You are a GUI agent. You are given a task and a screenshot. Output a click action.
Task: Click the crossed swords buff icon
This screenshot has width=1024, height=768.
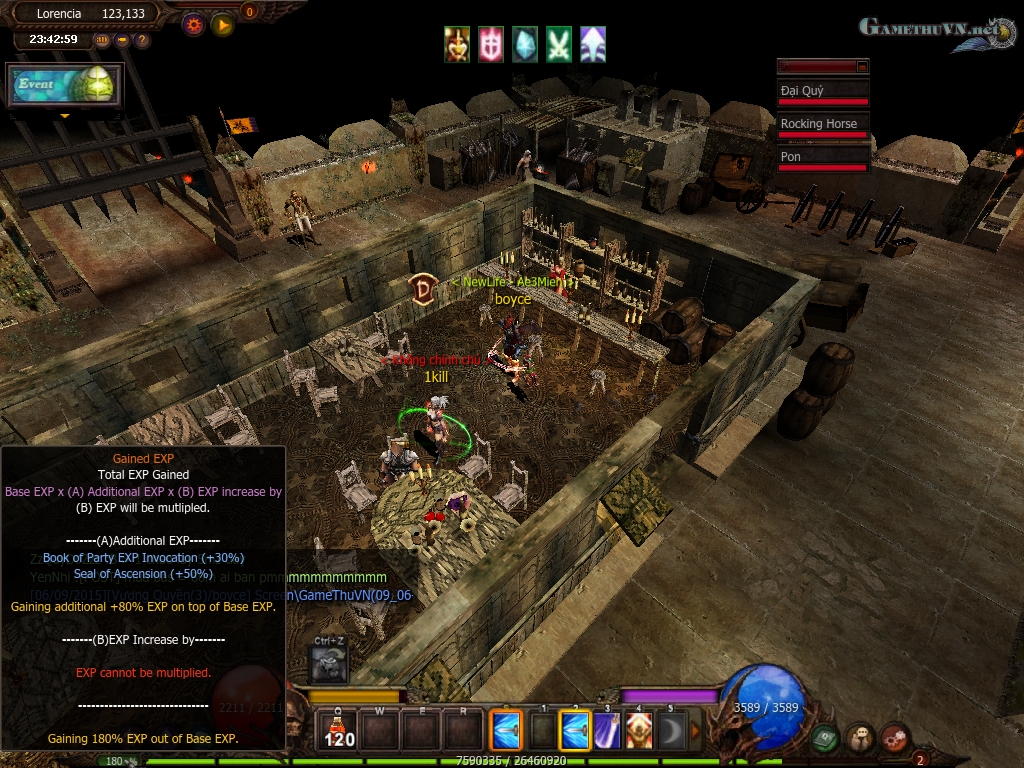pos(559,44)
